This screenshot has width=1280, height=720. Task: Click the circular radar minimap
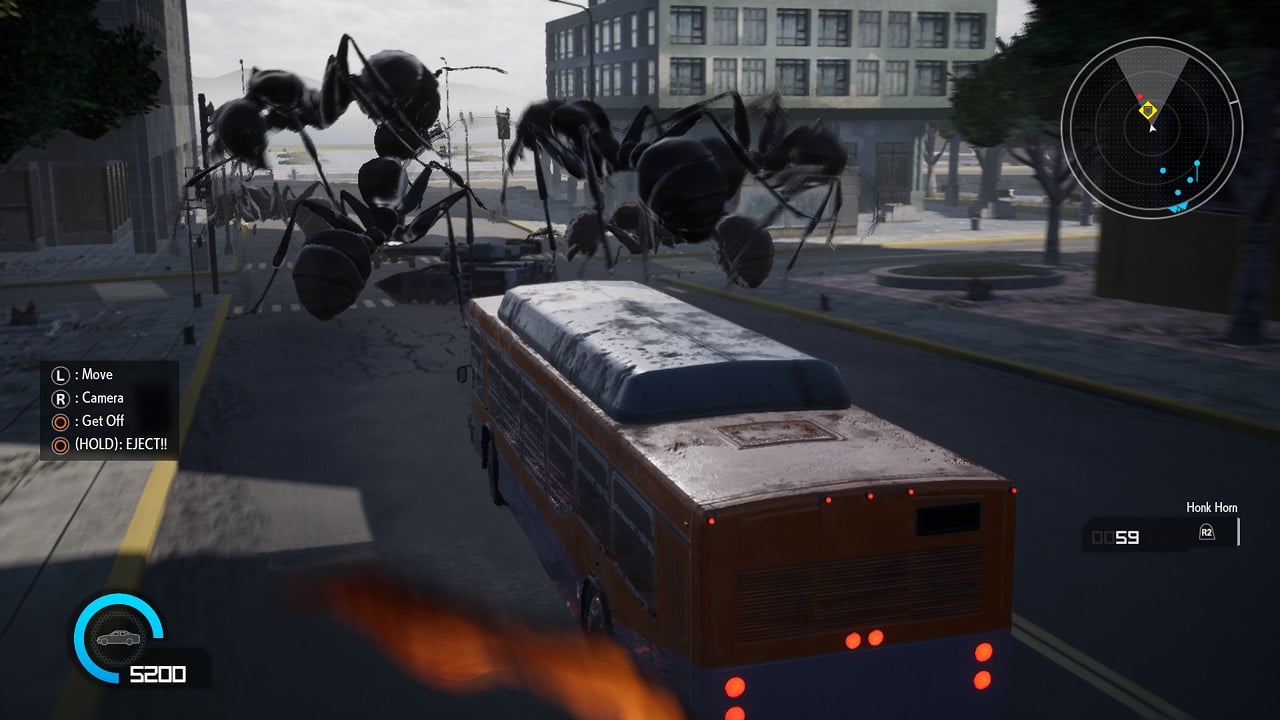pos(1151,128)
